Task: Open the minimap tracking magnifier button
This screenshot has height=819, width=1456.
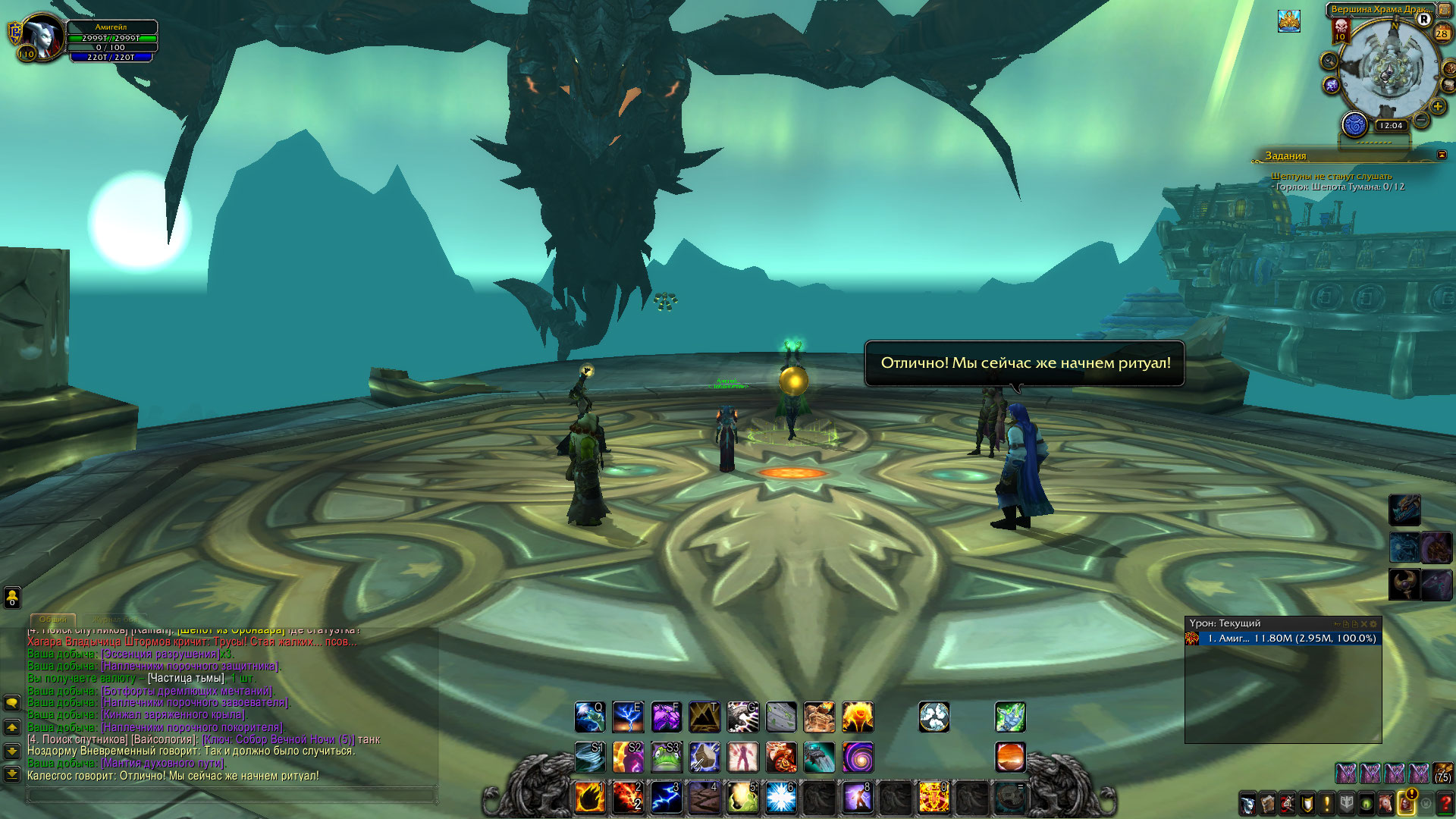Action: coord(1329,61)
